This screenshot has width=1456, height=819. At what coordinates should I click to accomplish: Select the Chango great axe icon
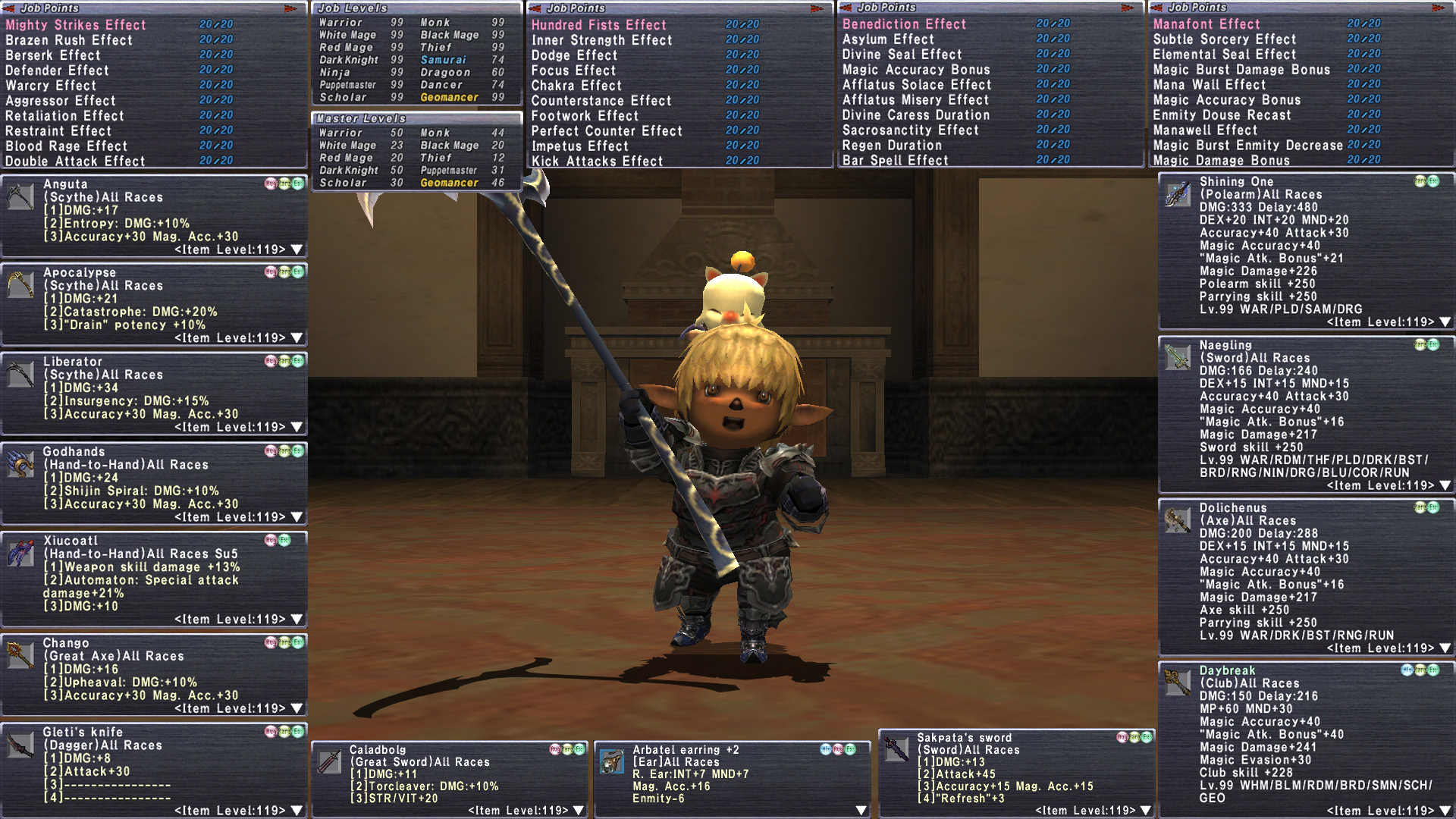[20, 656]
